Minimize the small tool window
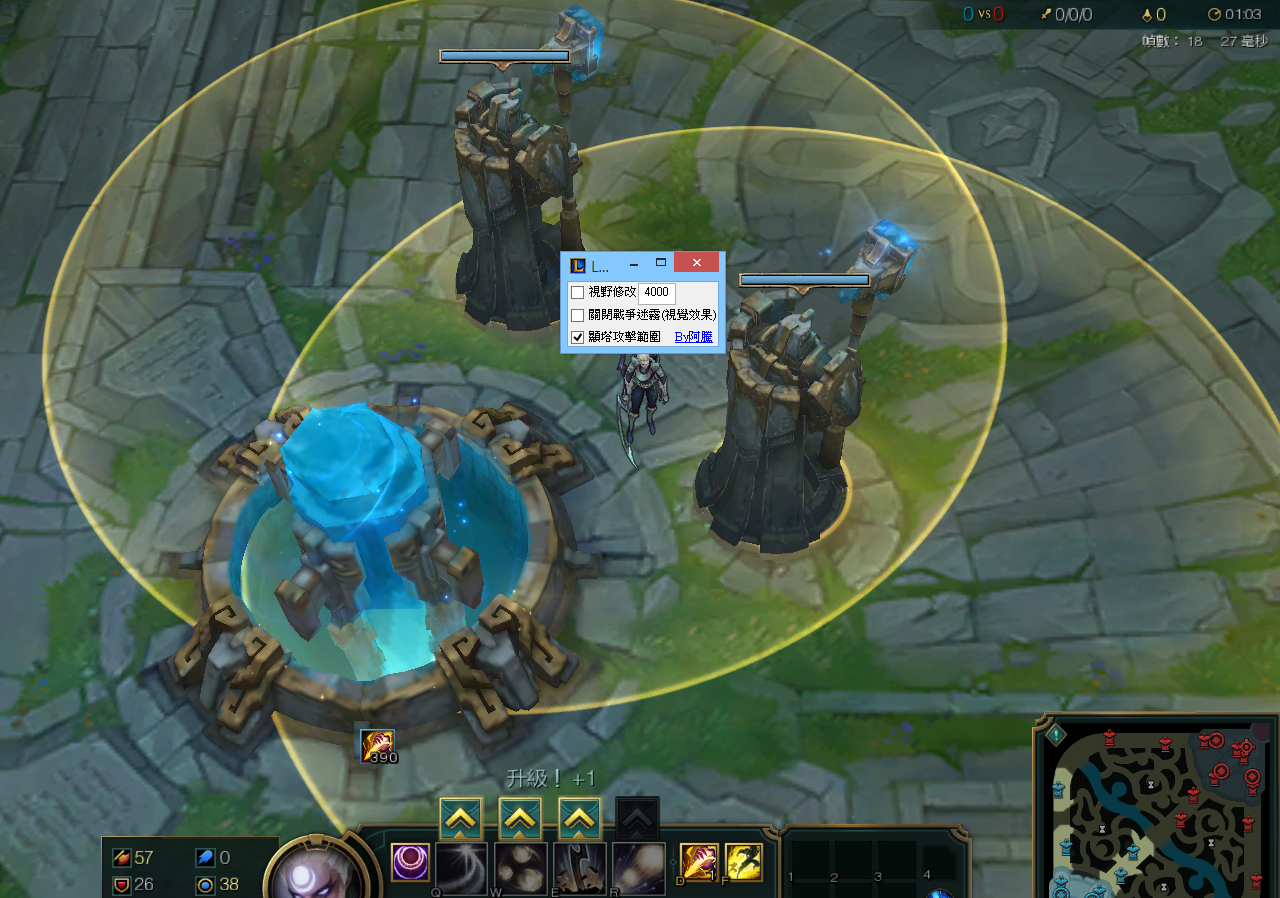 (634, 264)
